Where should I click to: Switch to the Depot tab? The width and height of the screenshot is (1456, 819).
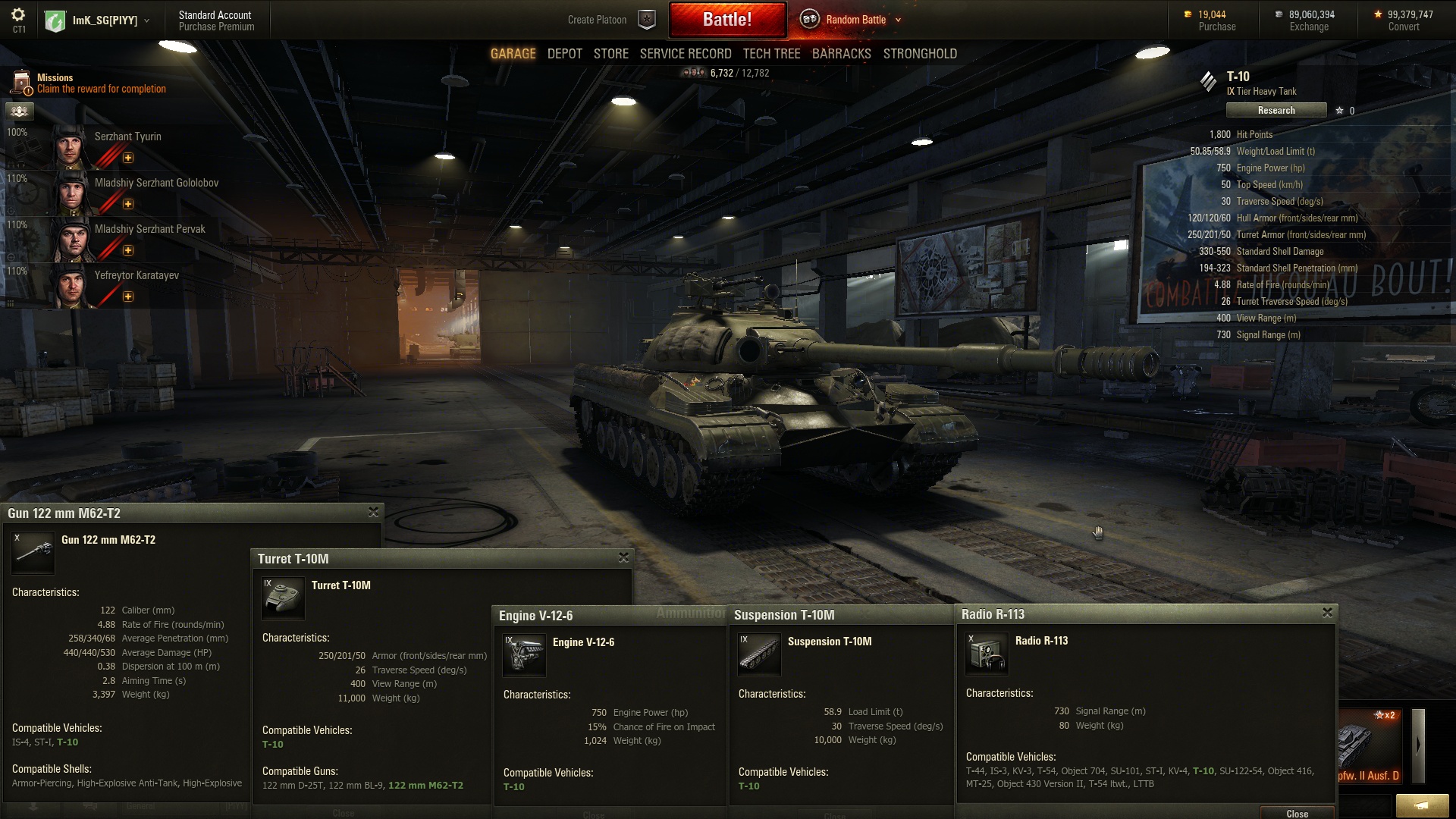[565, 54]
